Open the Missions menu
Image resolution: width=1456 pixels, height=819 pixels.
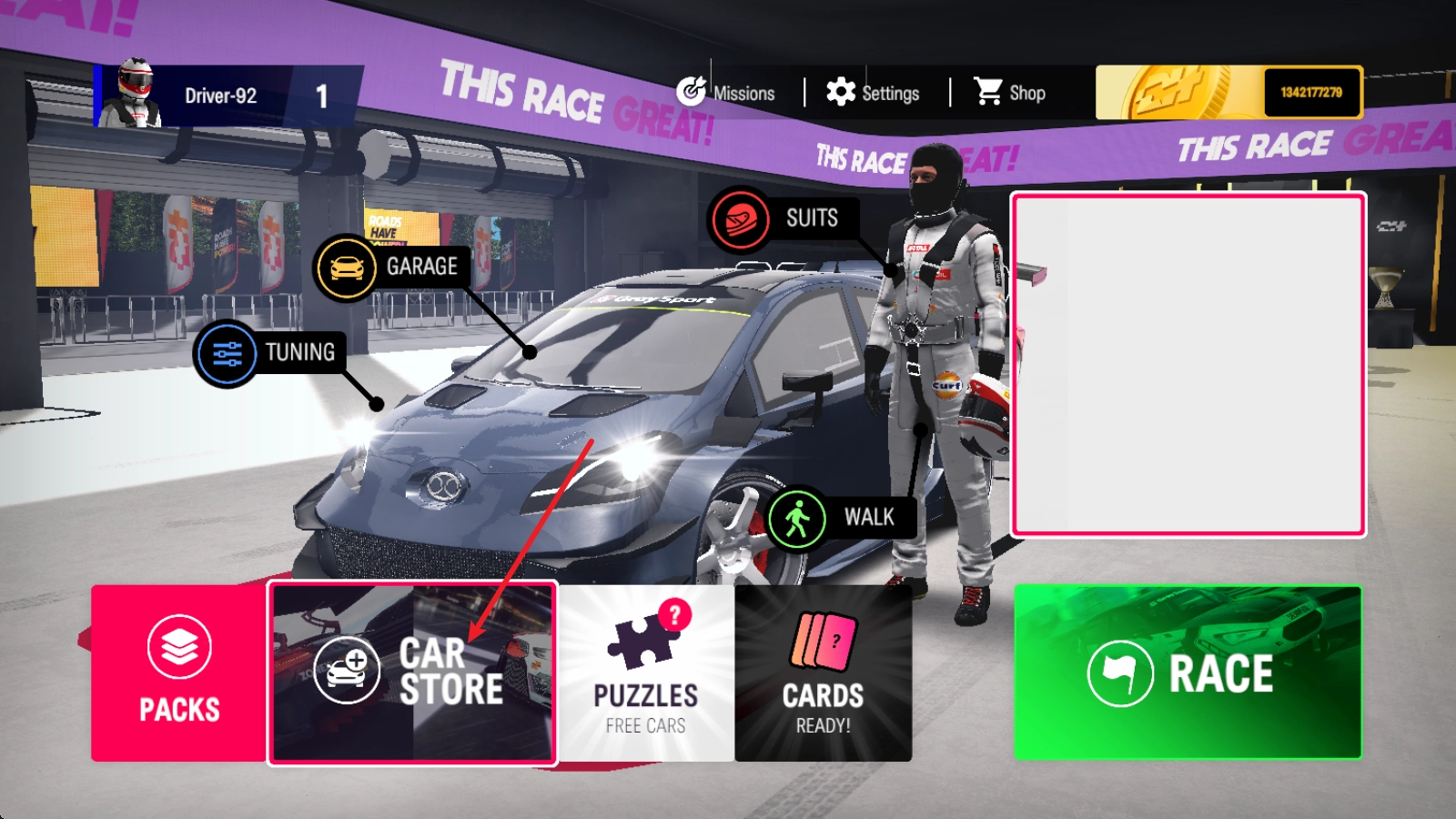pyautogui.click(x=726, y=93)
